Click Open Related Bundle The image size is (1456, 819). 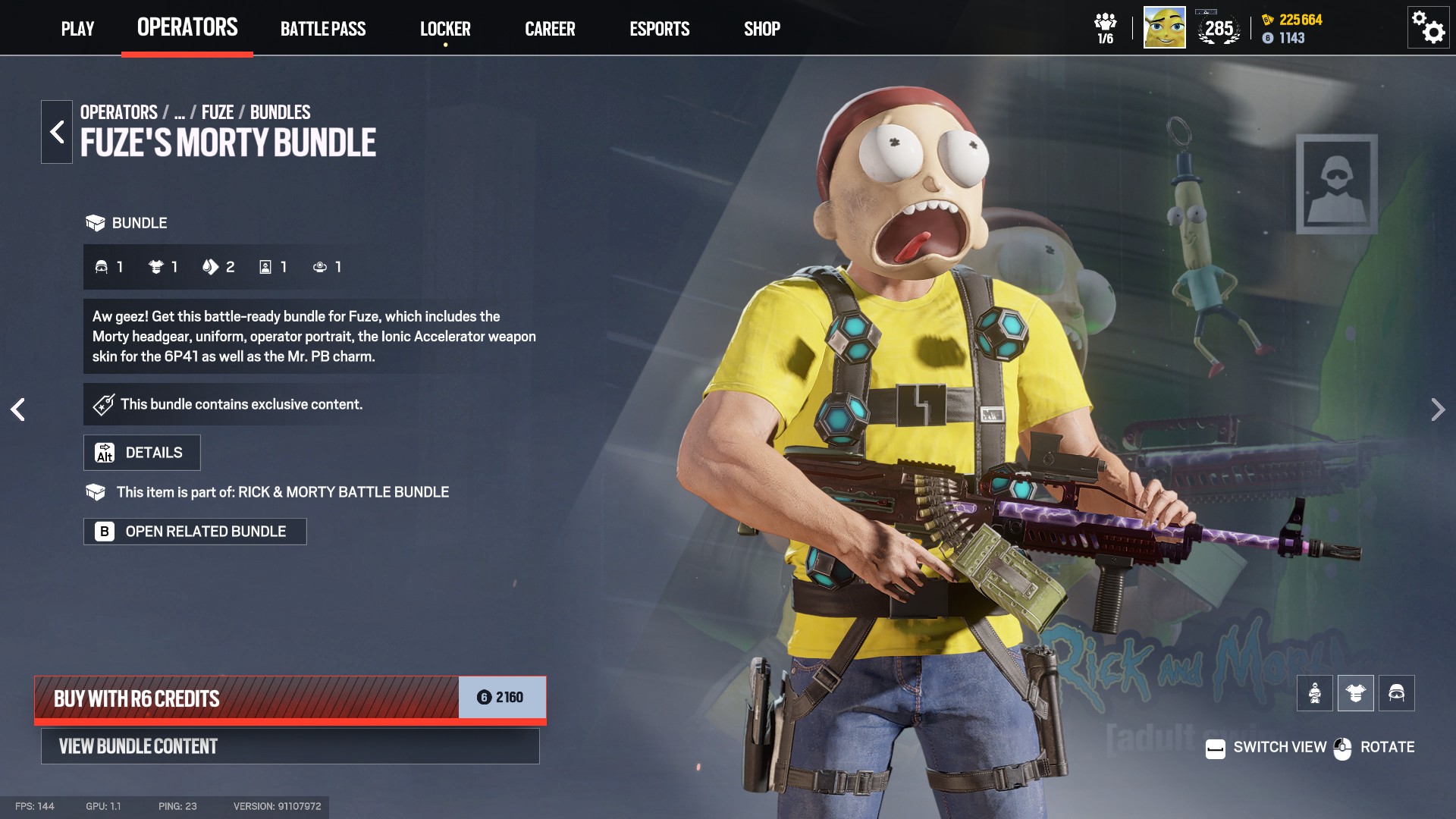[195, 531]
